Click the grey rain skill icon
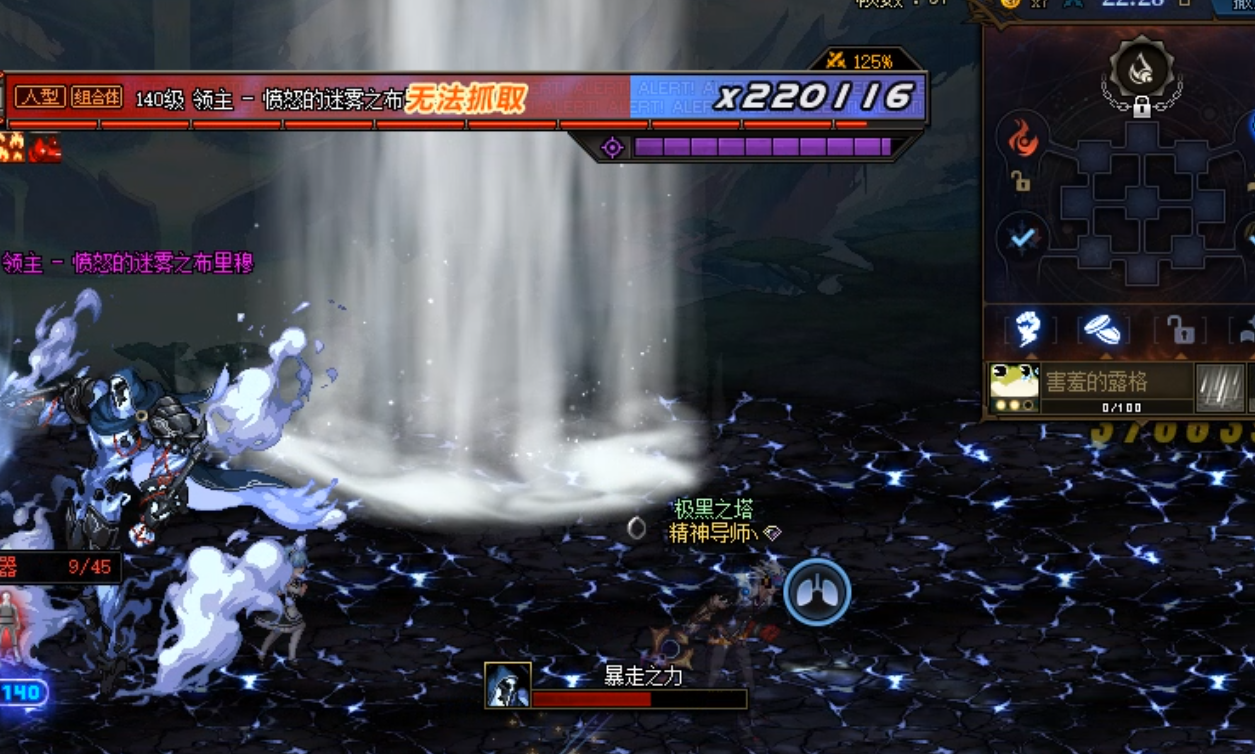 click(x=1220, y=387)
